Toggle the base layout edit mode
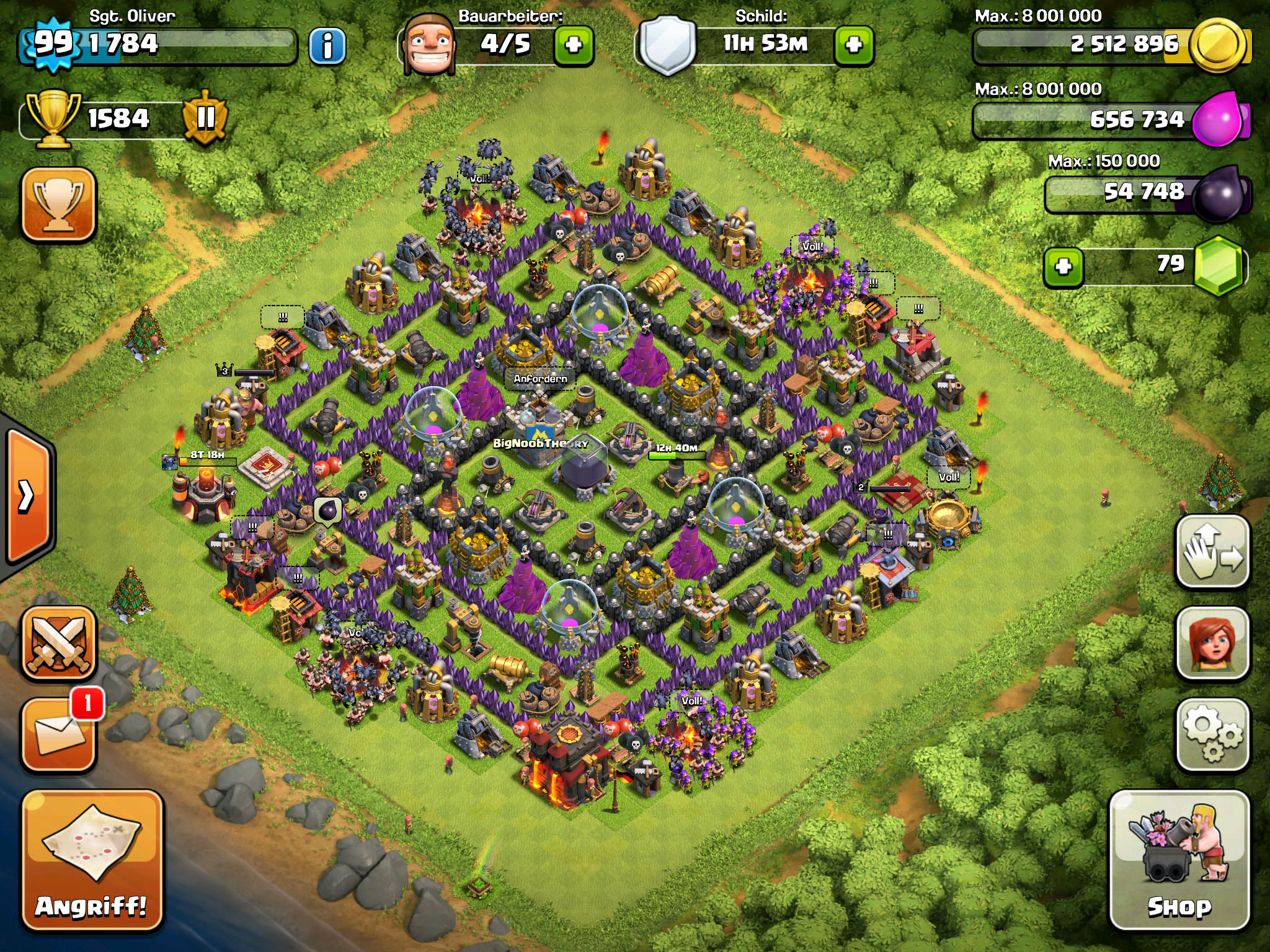The width and height of the screenshot is (1270, 952). [x=1212, y=552]
